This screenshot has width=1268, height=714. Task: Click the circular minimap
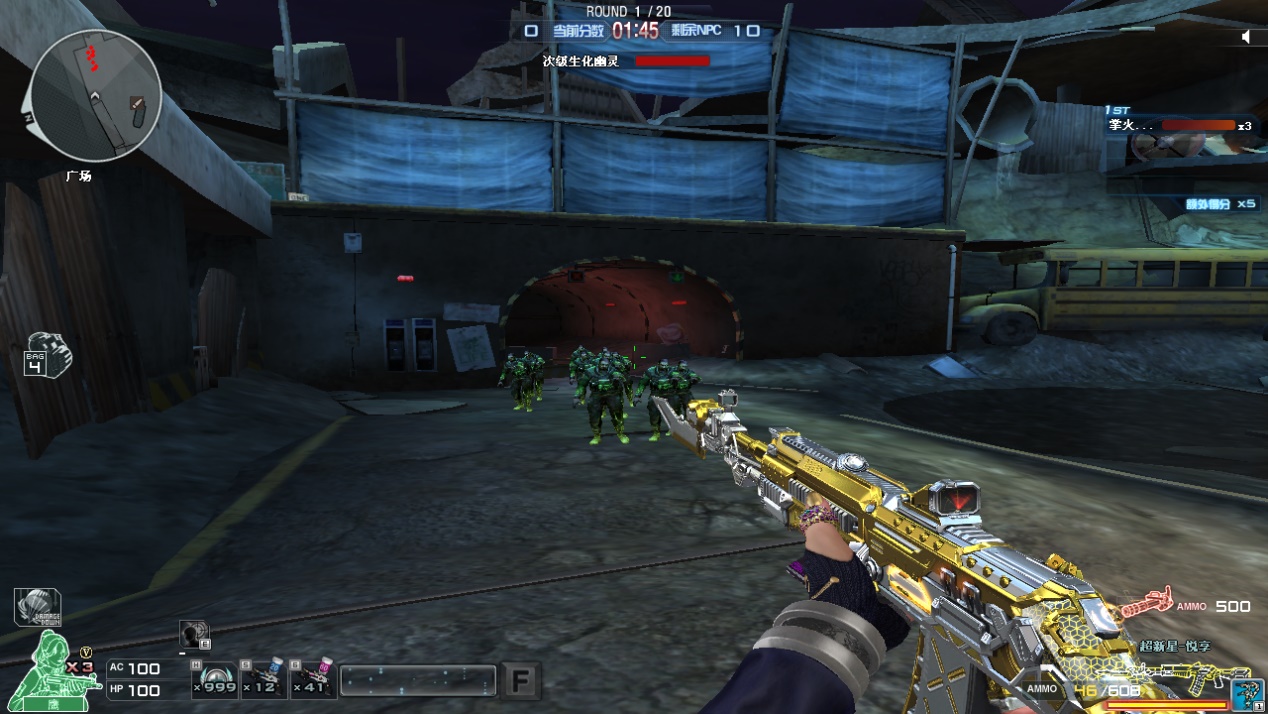(96, 96)
